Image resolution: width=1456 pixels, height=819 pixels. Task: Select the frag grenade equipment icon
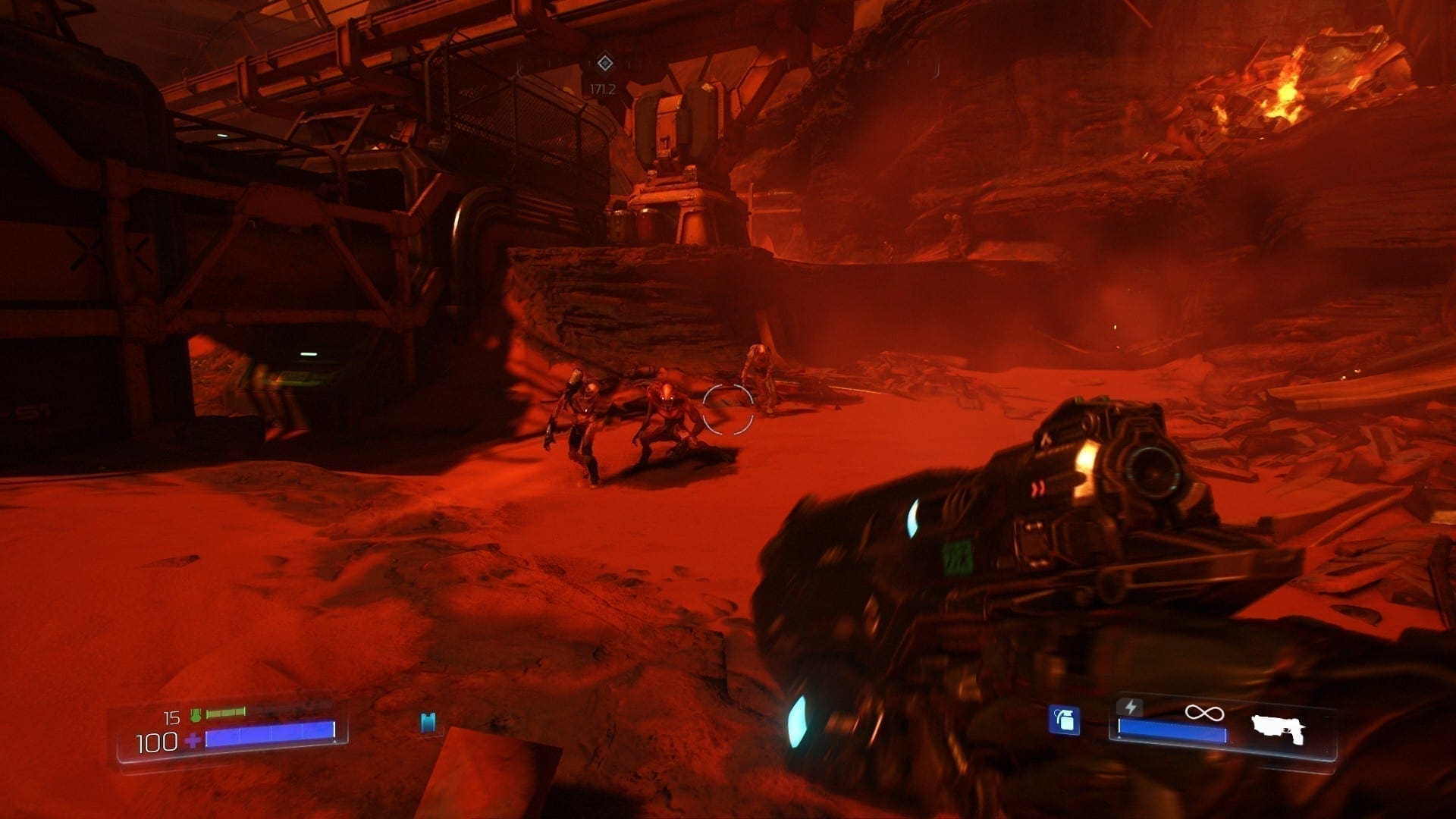[1064, 720]
